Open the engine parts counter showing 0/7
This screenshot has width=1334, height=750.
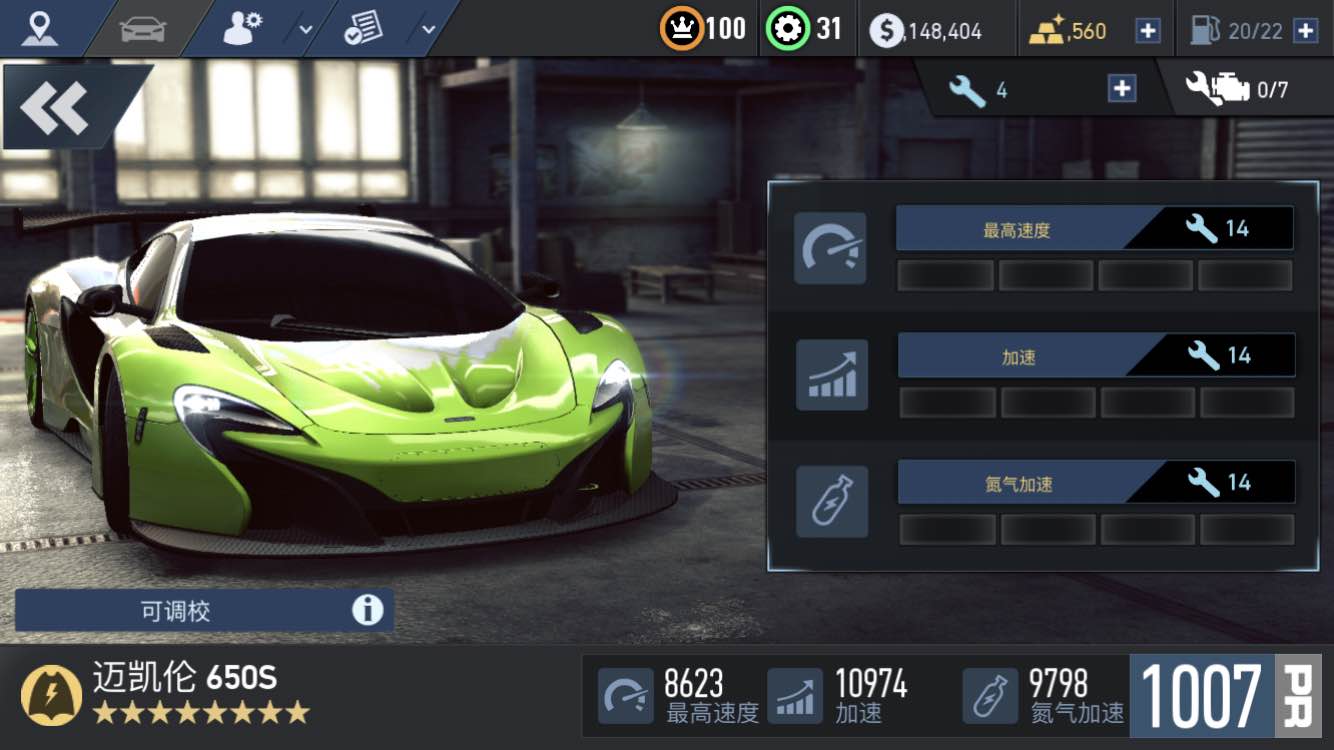point(1236,90)
